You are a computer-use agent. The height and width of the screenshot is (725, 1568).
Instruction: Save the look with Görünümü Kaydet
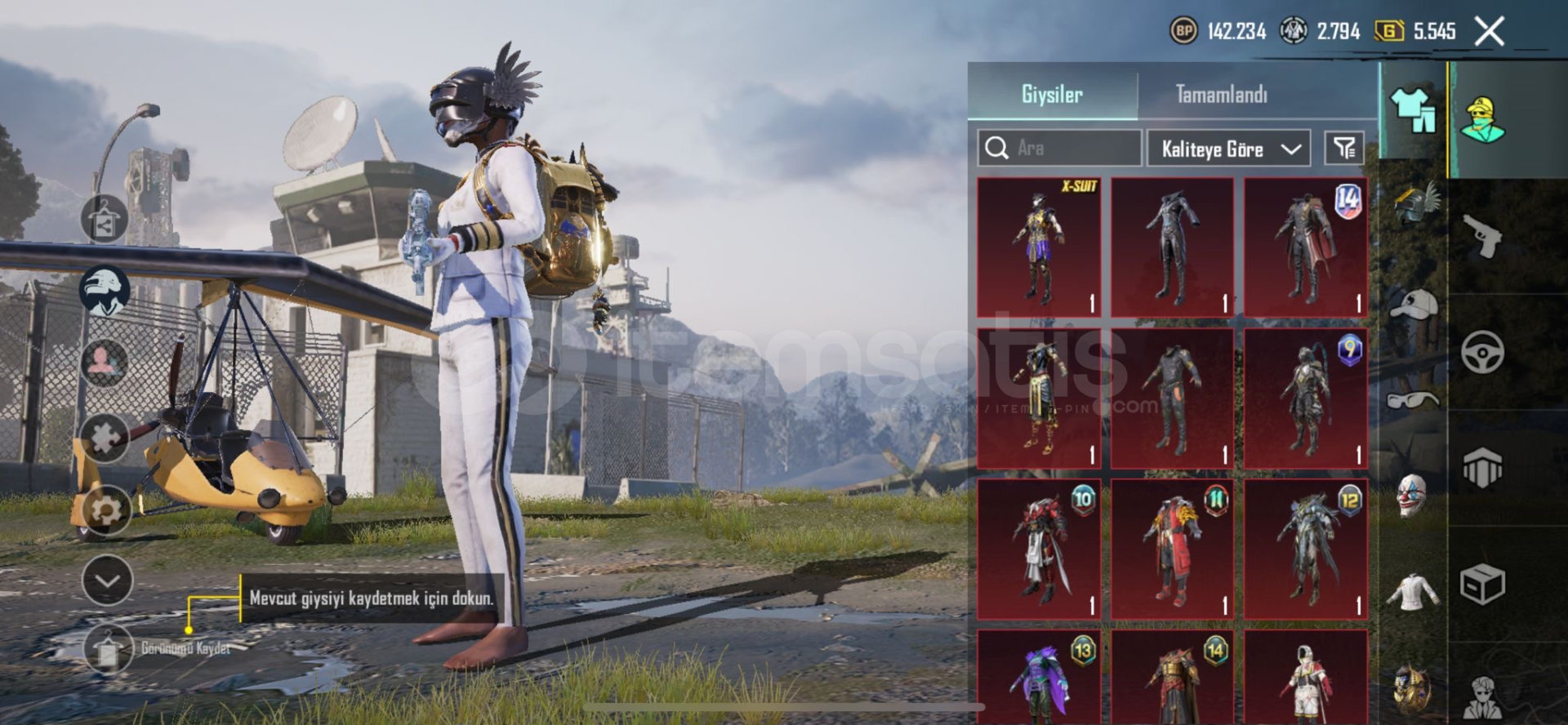pos(109,648)
